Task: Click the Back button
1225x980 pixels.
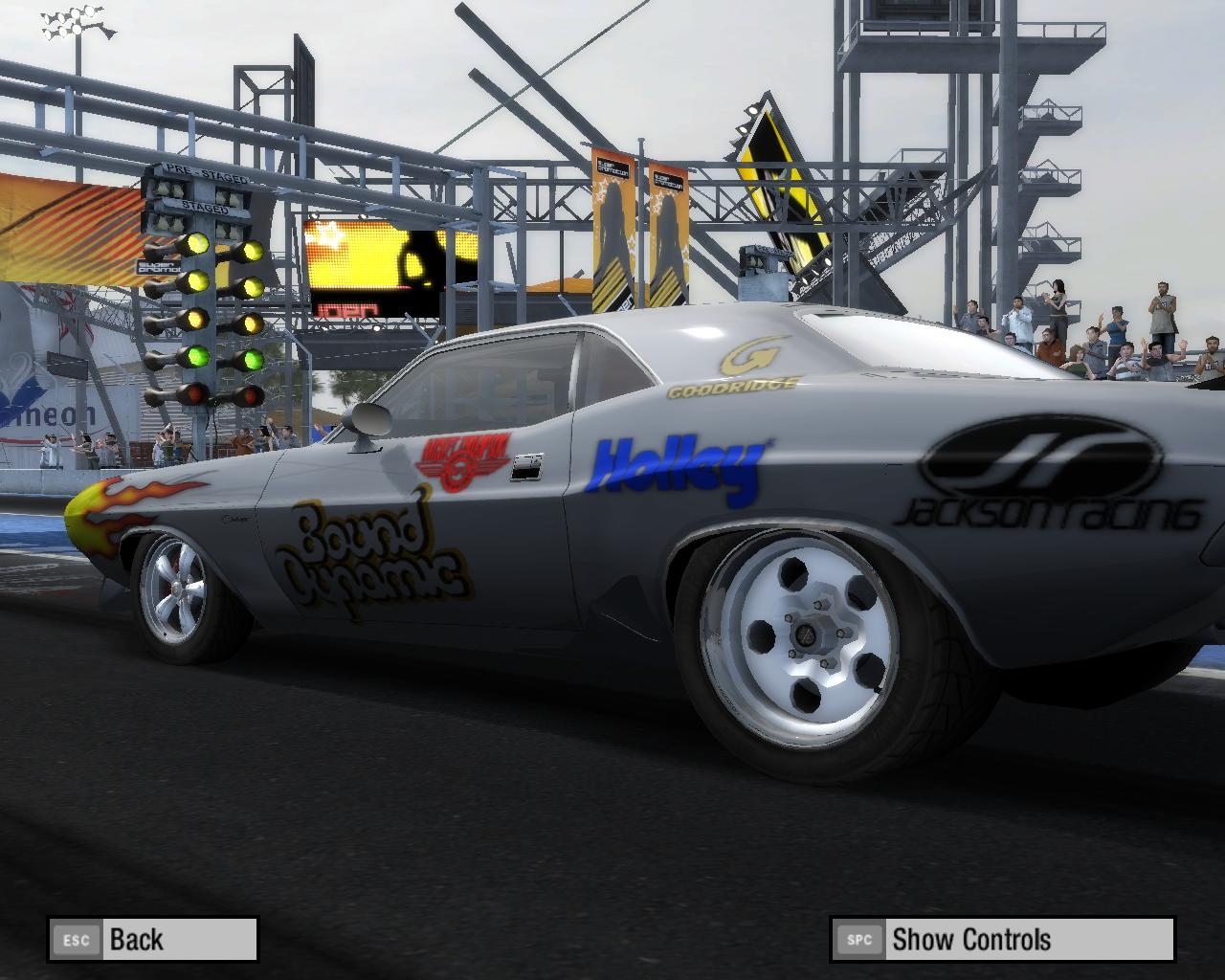Action: (153, 939)
